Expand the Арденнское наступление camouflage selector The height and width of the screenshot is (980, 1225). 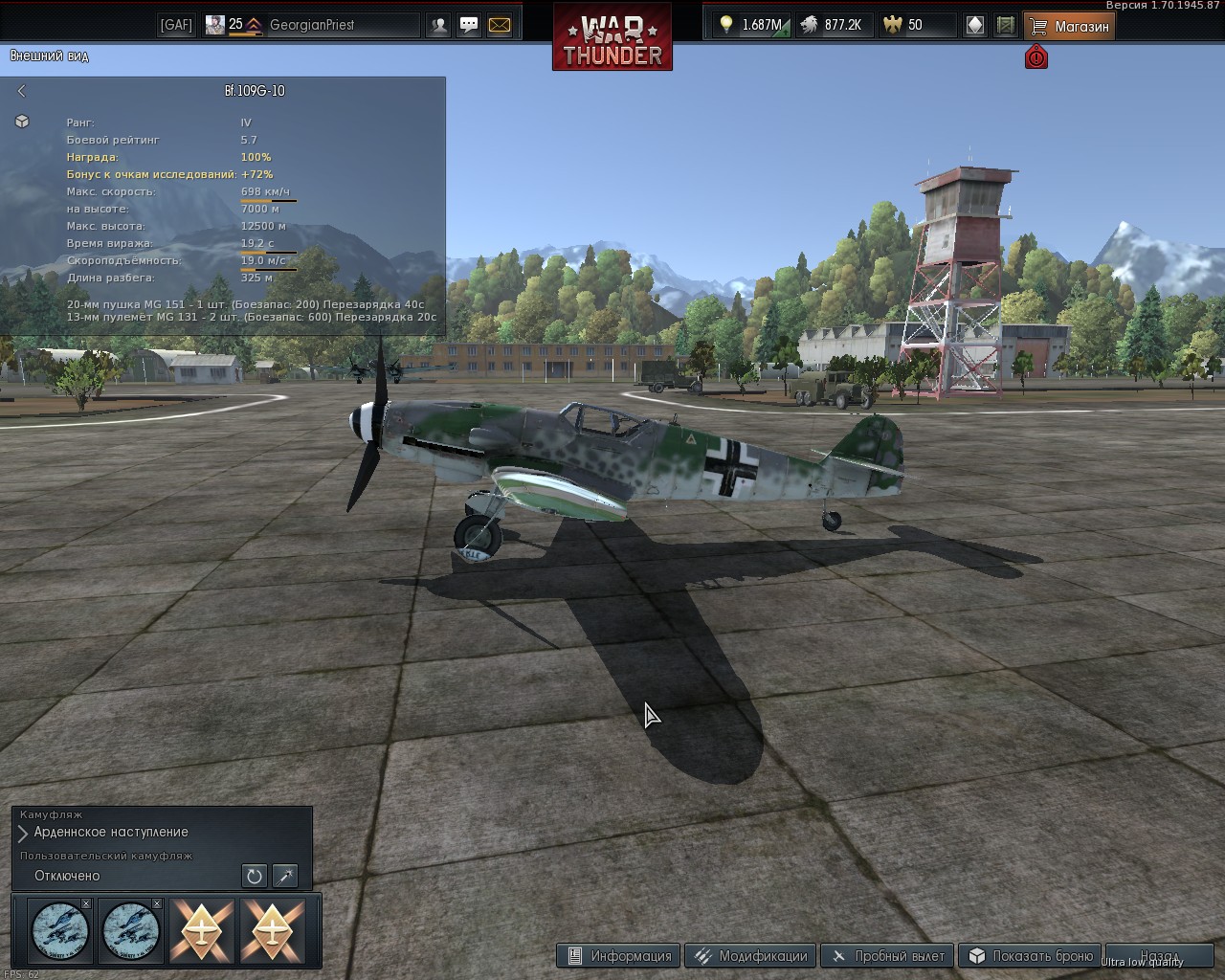click(23, 833)
